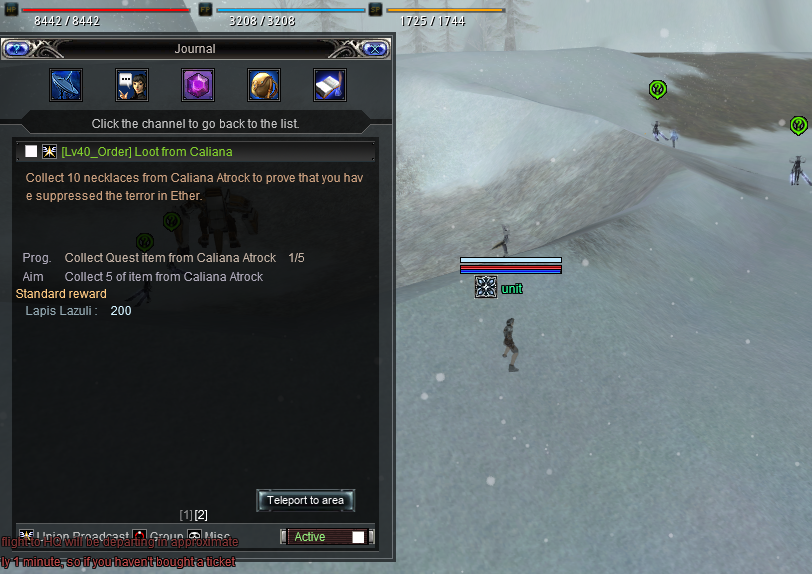
Task: Click the Loot from Caliana quest title
Action: tap(146, 152)
